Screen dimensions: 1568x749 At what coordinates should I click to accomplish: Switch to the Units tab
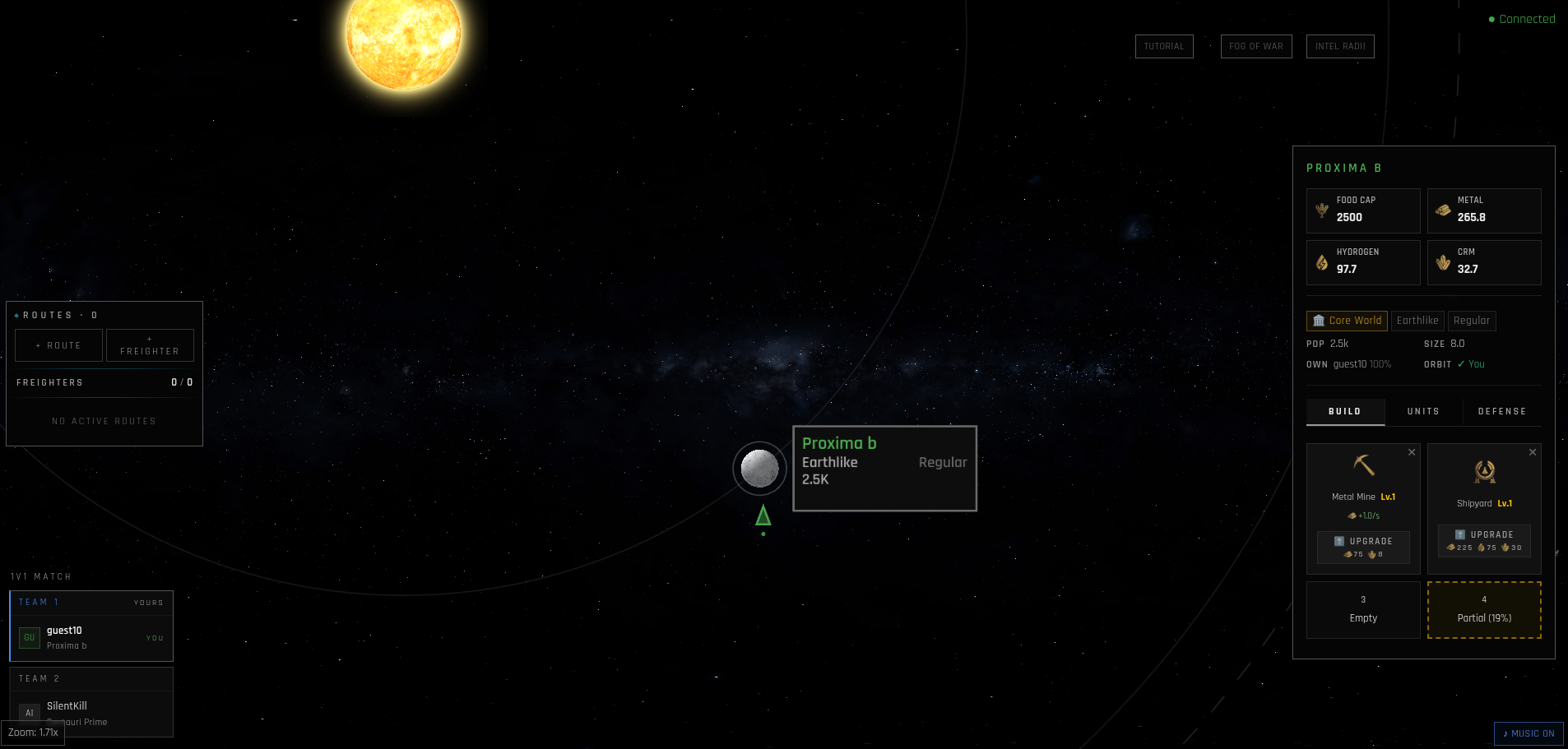(x=1423, y=411)
